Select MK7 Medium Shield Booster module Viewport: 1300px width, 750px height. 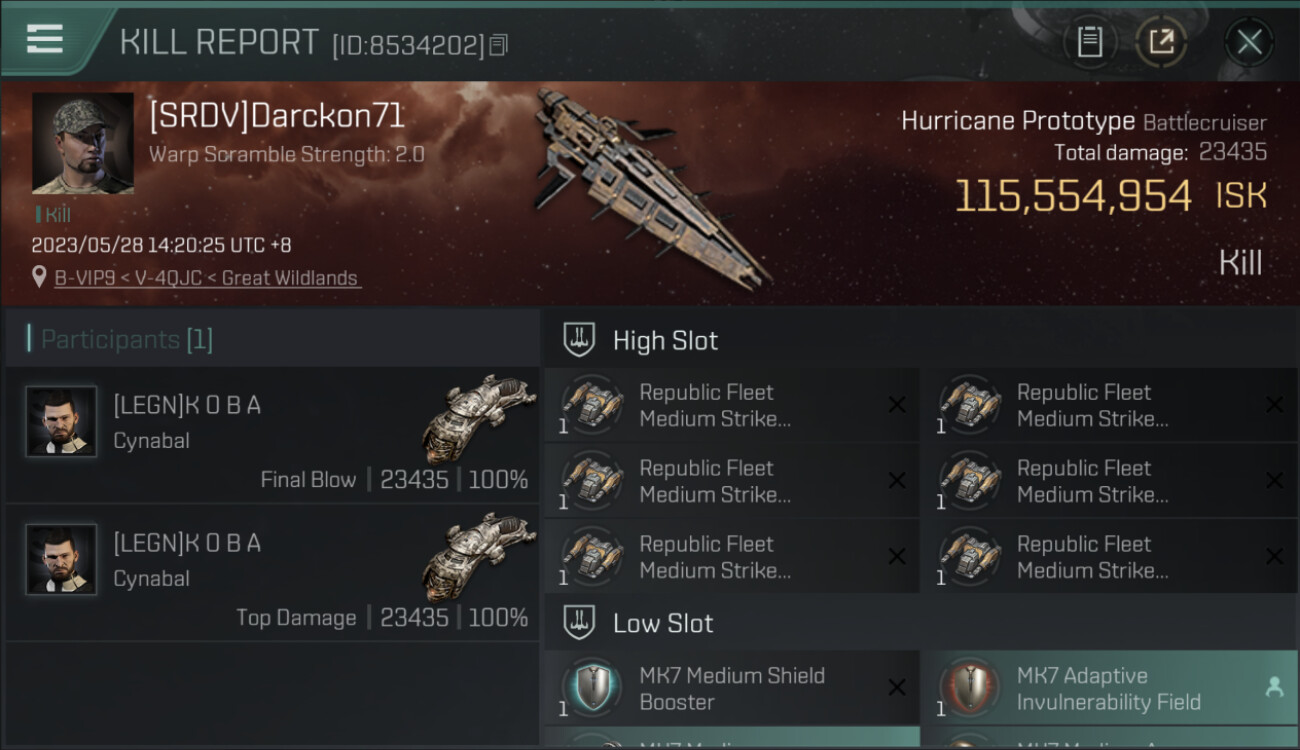[731, 688]
